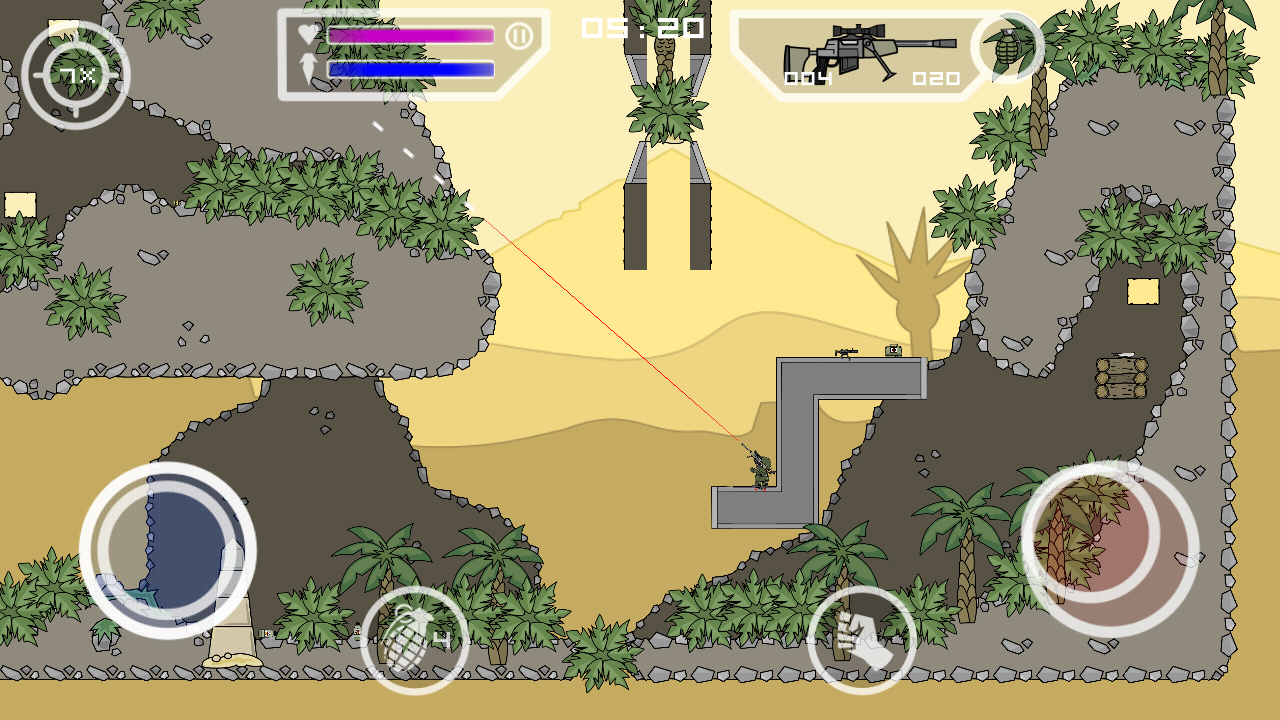Tap the jetpack arrow icon near the fuel bar
This screenshot has height=720, width=1280.
[307, 70]
